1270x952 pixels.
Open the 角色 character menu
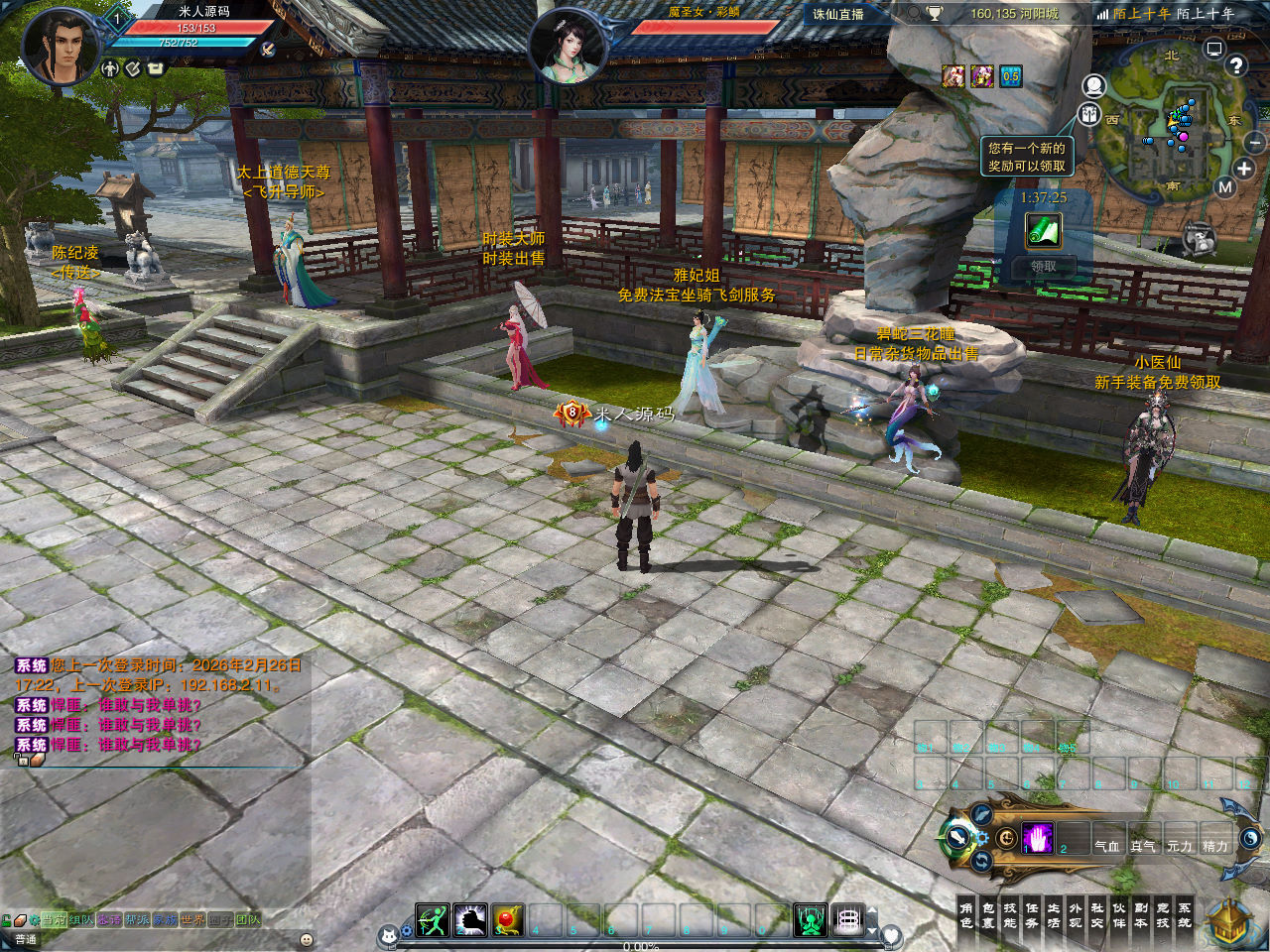click(966, 915)
